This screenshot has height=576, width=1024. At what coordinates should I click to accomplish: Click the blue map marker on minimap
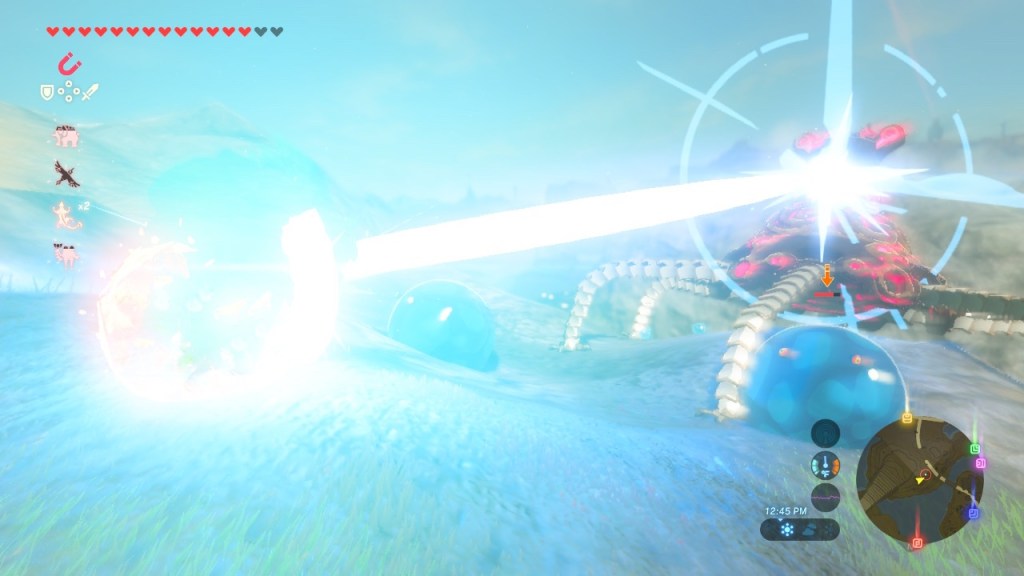click(973, 513)
